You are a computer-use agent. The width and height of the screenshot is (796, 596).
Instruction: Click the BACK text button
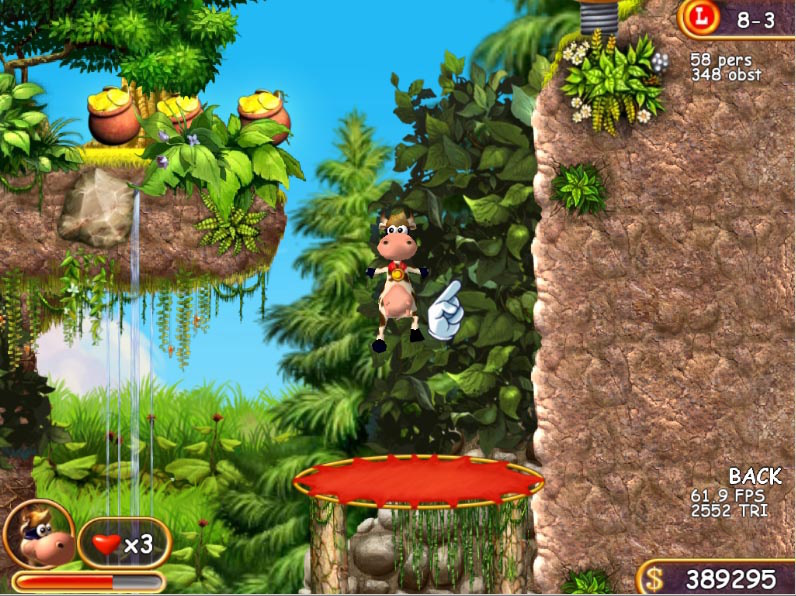tap(755, 476)
